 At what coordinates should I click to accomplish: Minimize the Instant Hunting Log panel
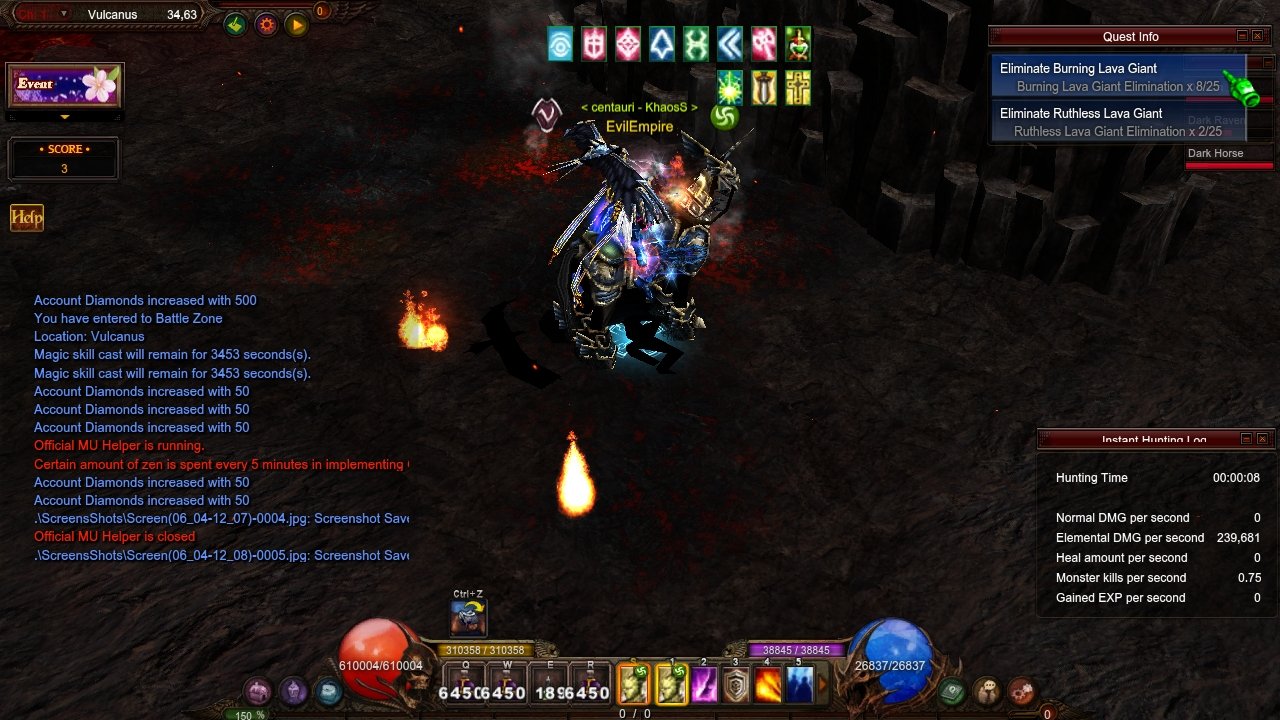click(x=1246, y=439)
